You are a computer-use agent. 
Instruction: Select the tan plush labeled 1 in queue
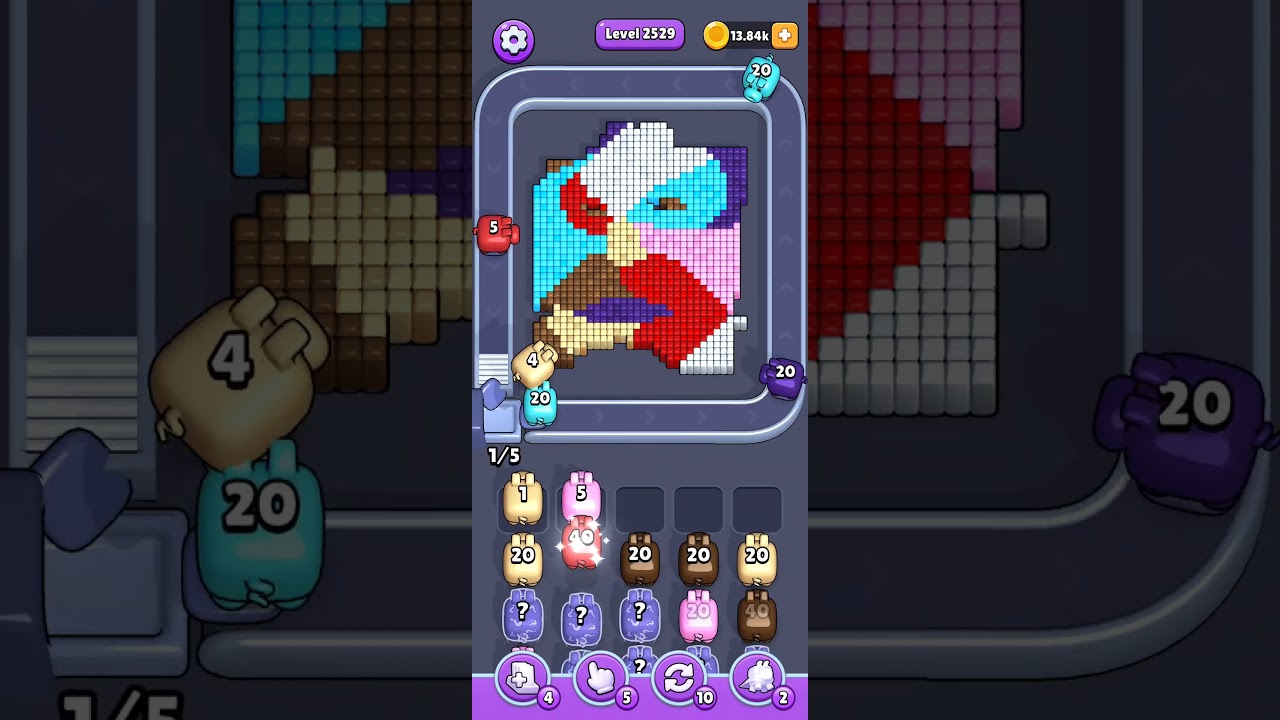[522, 501]
